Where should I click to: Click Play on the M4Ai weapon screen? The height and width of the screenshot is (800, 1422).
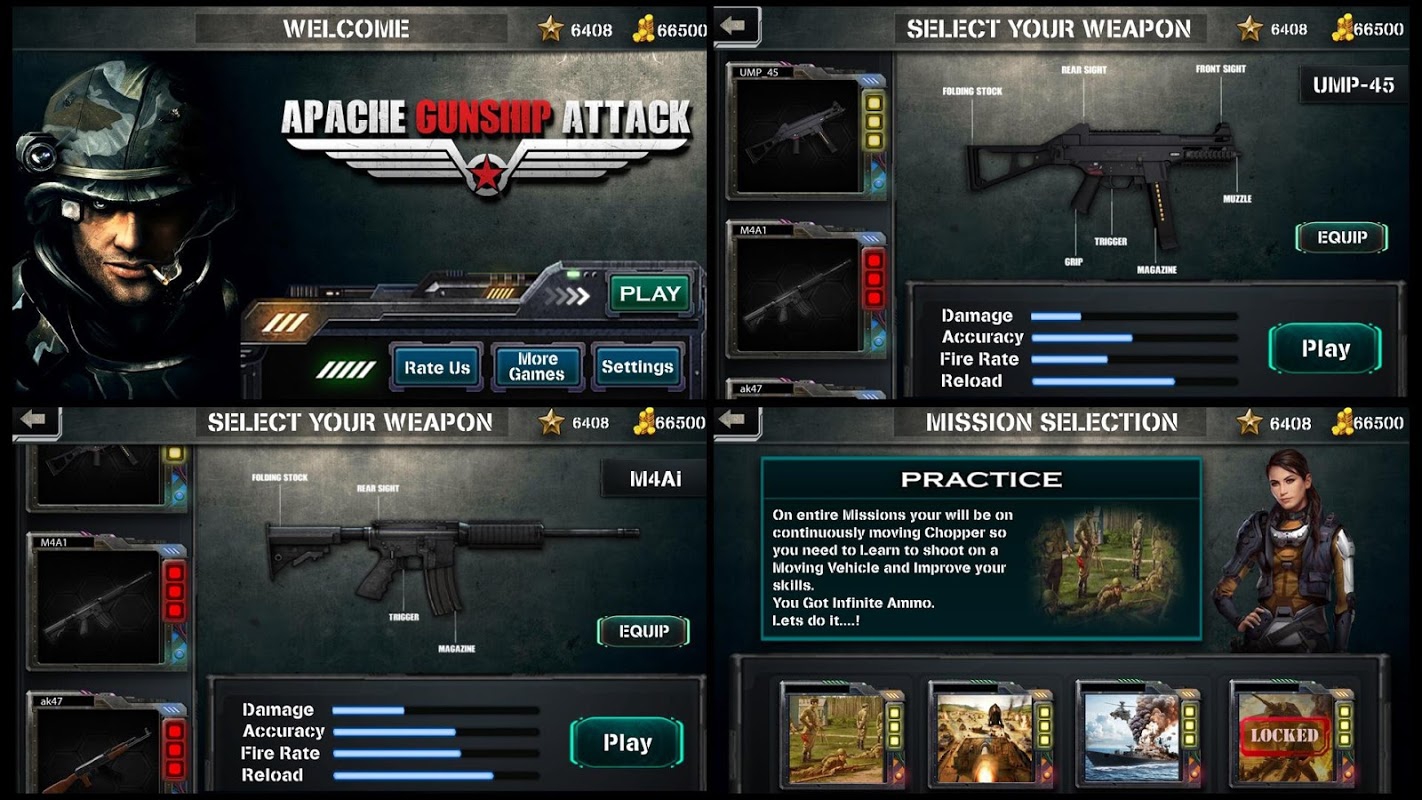(x=627, y=743)
